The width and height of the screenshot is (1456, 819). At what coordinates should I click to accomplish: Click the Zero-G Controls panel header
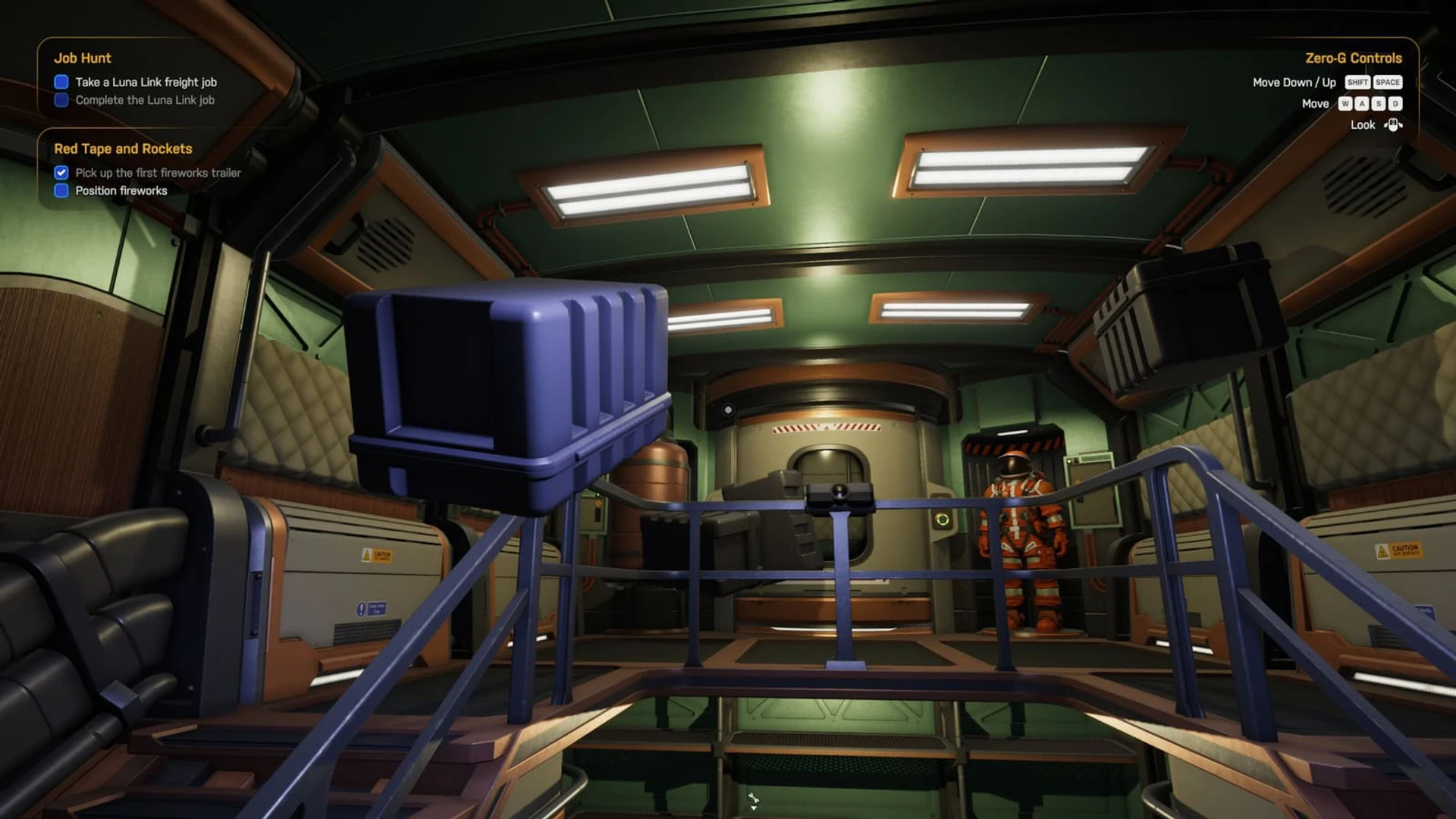[1353, 58]
